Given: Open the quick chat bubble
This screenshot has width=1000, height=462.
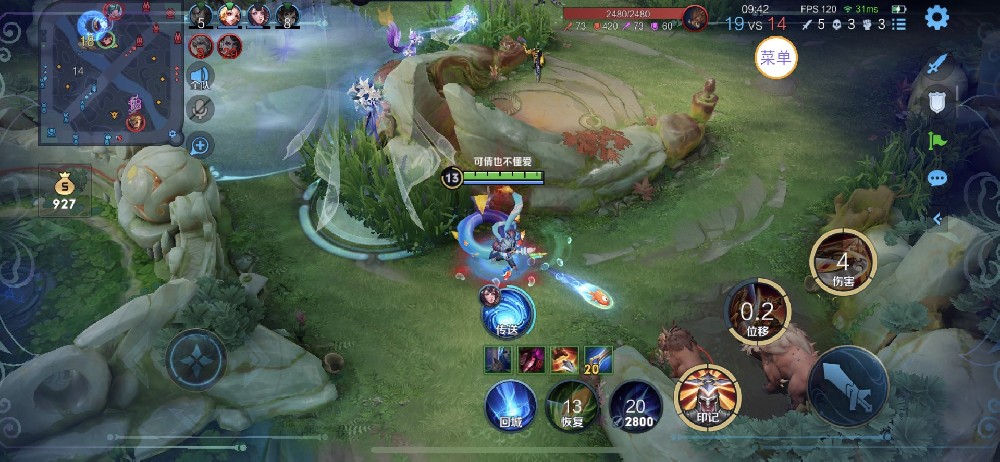Looking at the screenshot, I should coord(937,179).
